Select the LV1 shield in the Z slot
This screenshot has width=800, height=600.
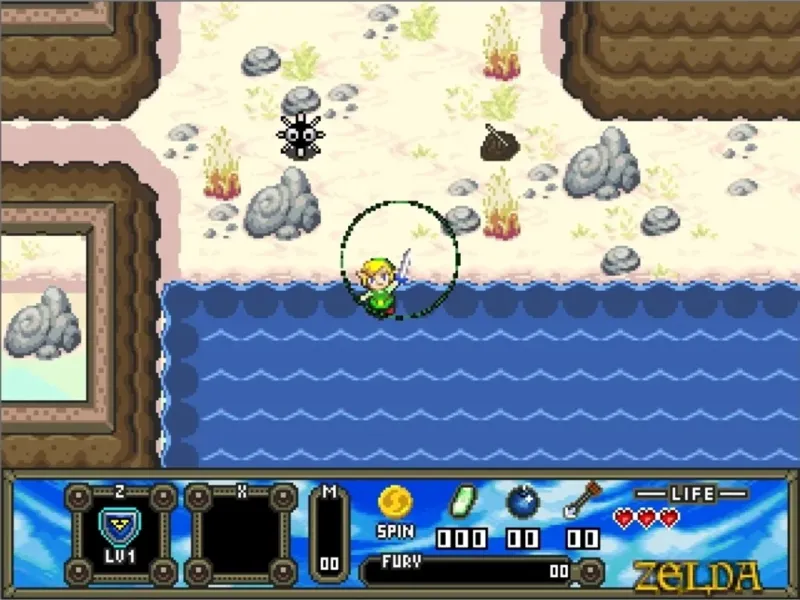[x=119, y=529]
